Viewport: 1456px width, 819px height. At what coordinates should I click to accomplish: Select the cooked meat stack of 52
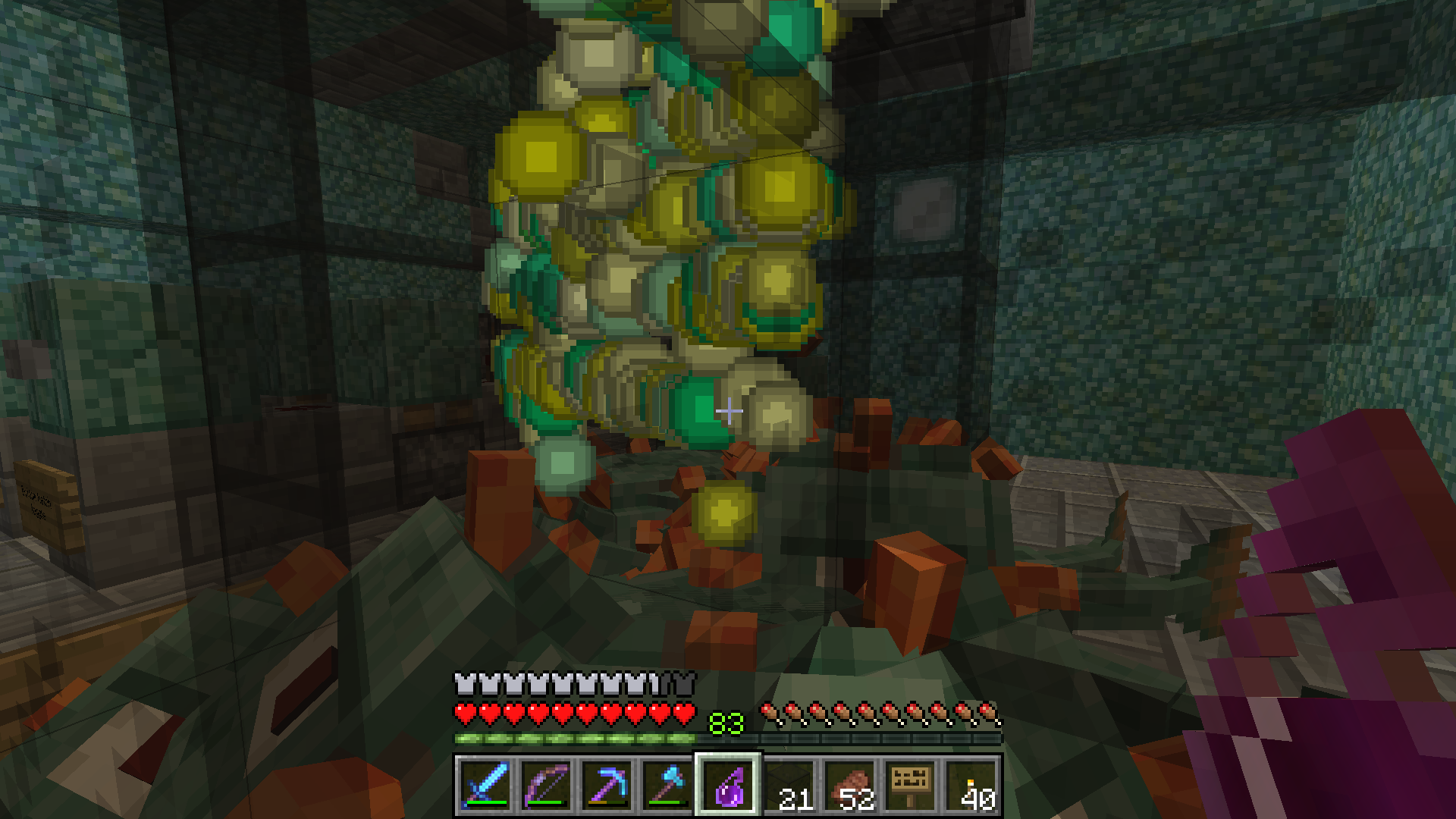tap(849, 785)
